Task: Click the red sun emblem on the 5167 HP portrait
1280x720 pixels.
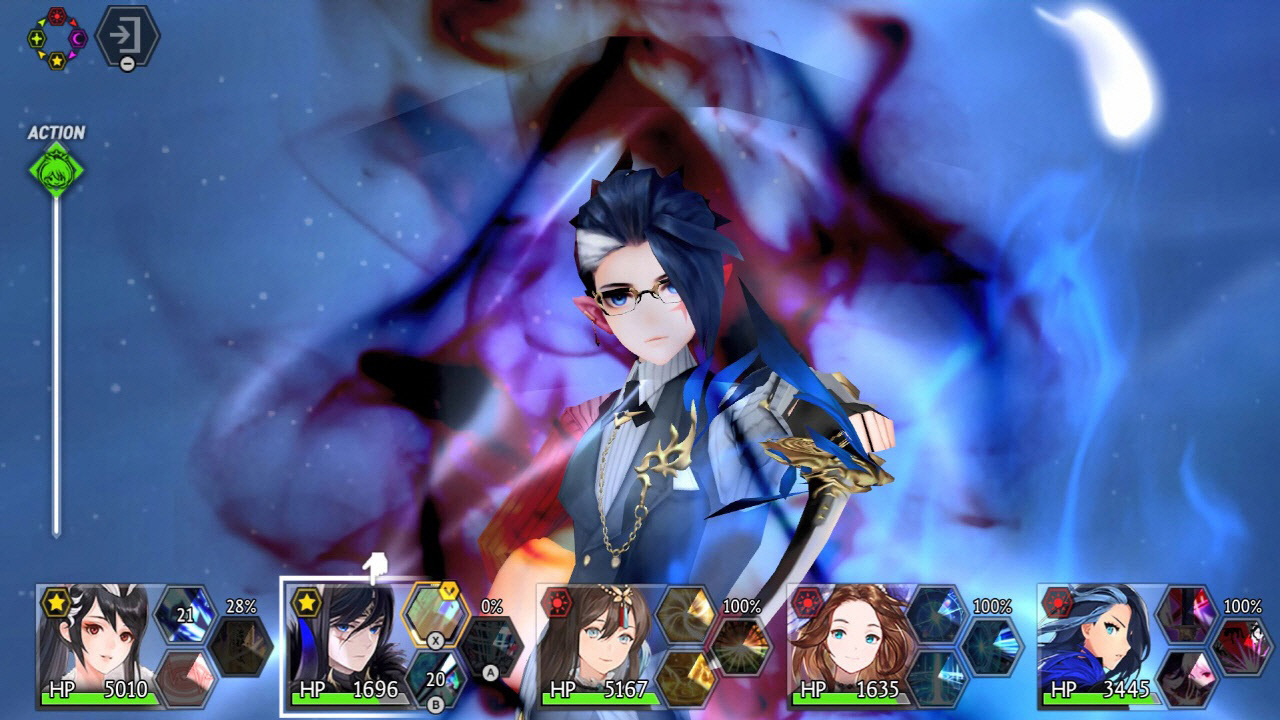Action: point(557,603)
